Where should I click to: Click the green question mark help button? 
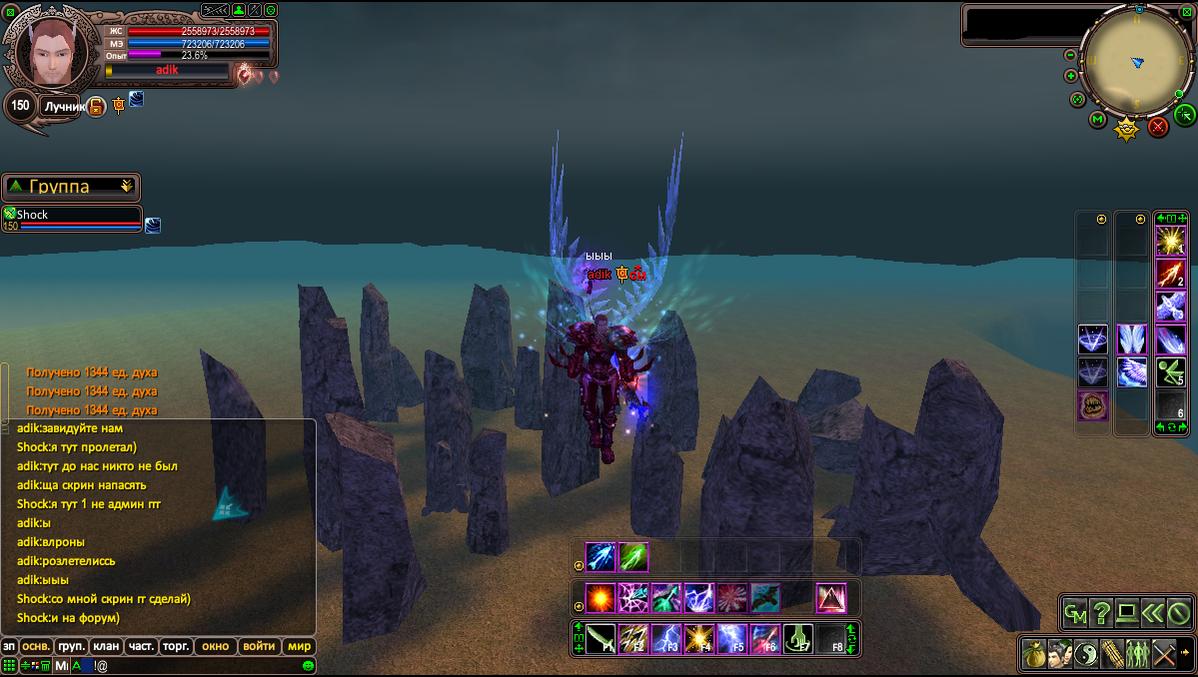[1102, 612]
